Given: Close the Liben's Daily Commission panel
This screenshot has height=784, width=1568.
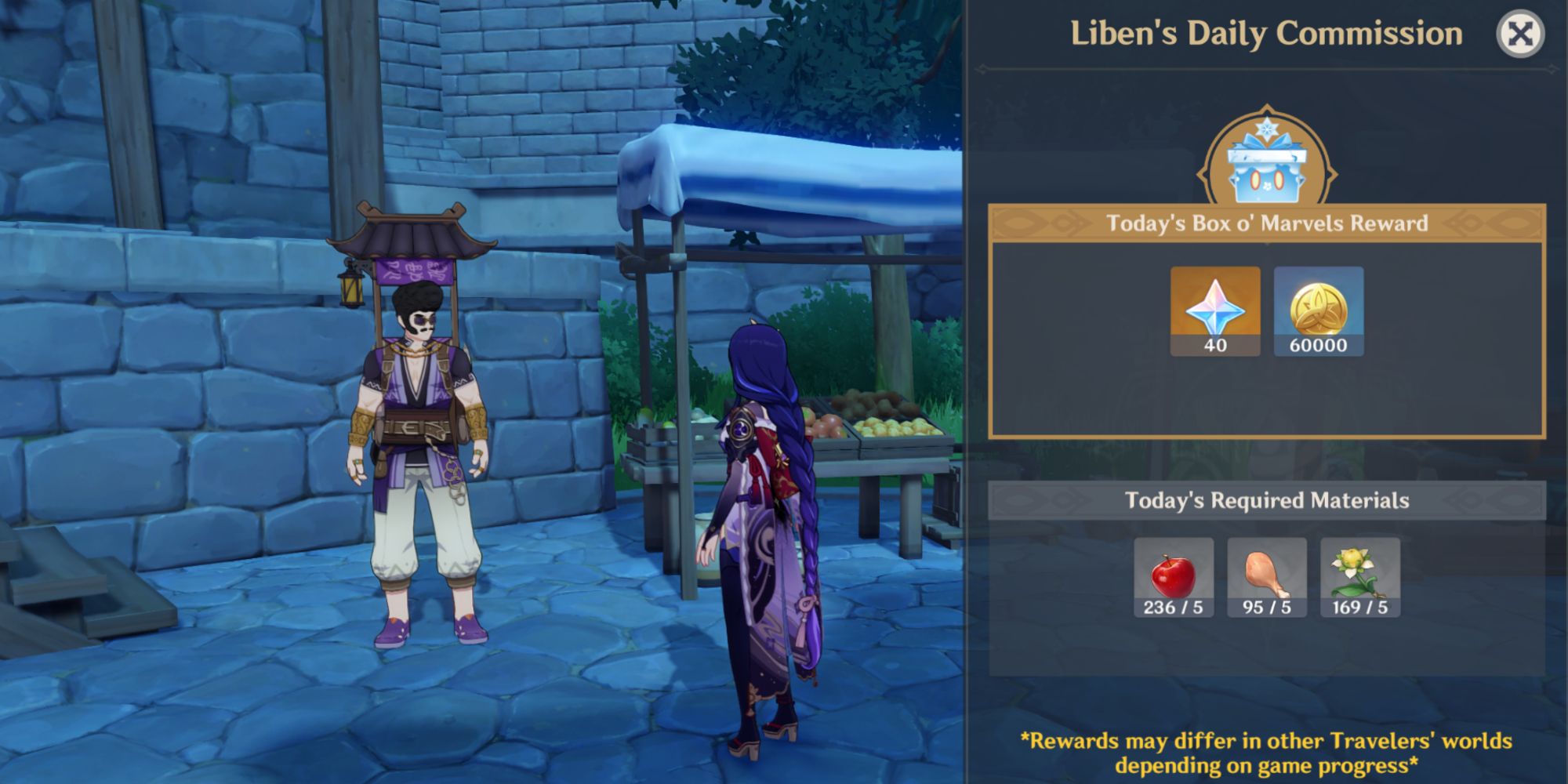Looking at the screenshot, I should pos(1519,34).
